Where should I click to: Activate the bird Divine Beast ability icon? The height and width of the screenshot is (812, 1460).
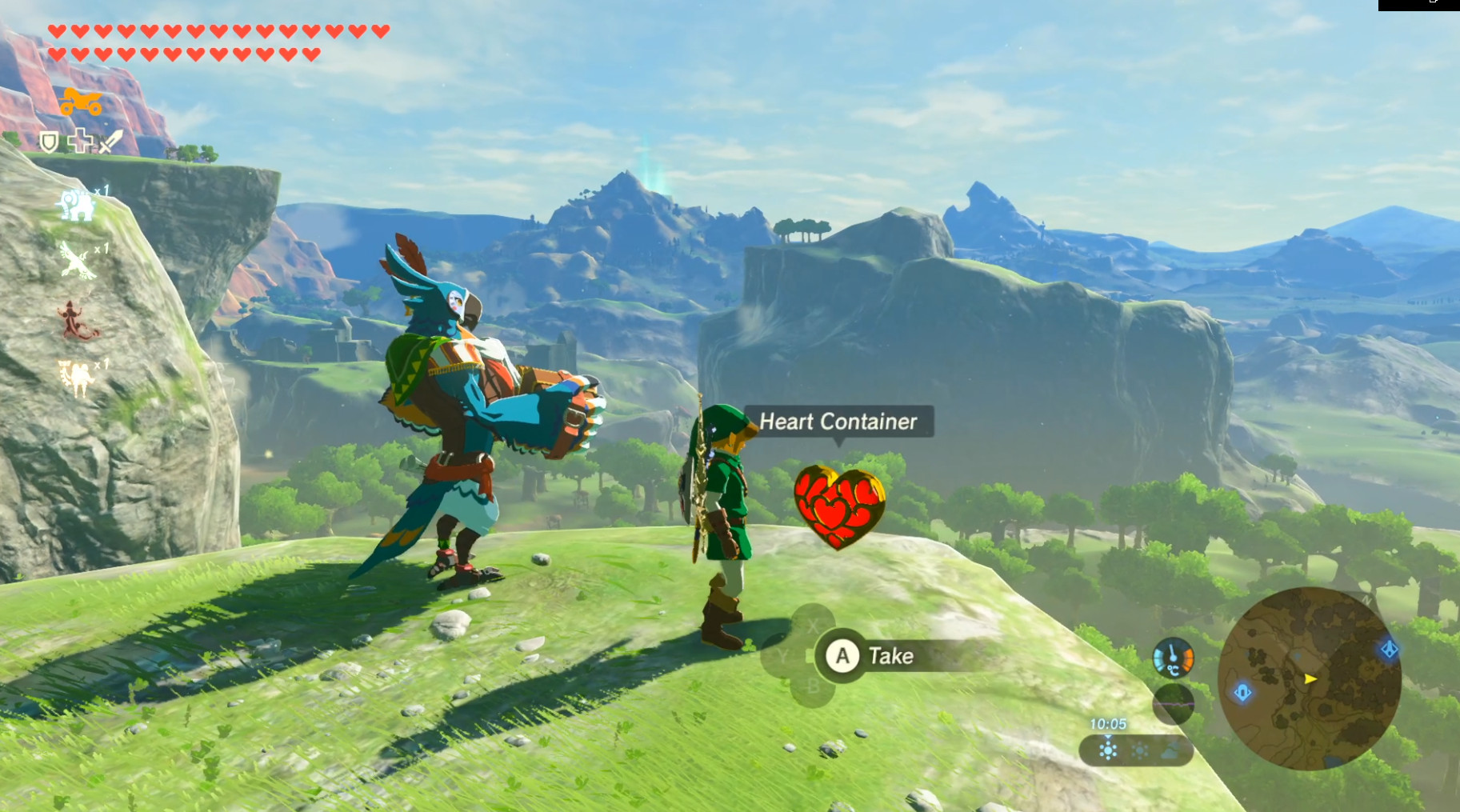click(x=77, y=261)
